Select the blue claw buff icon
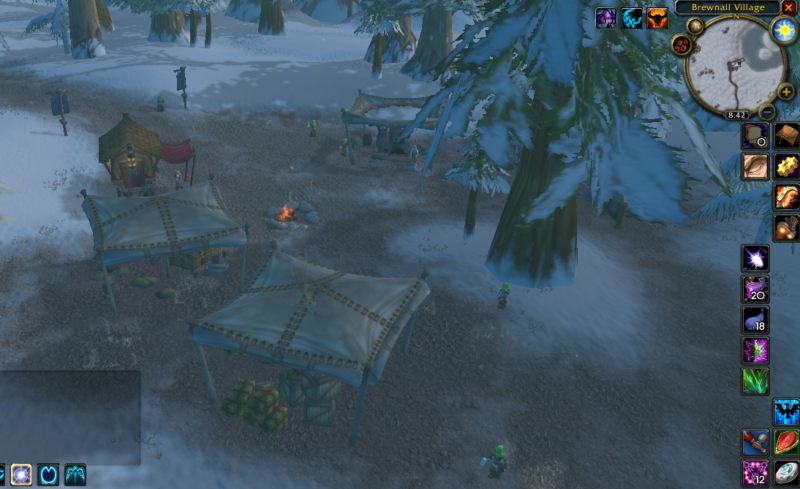 click(x=632, y=18)
